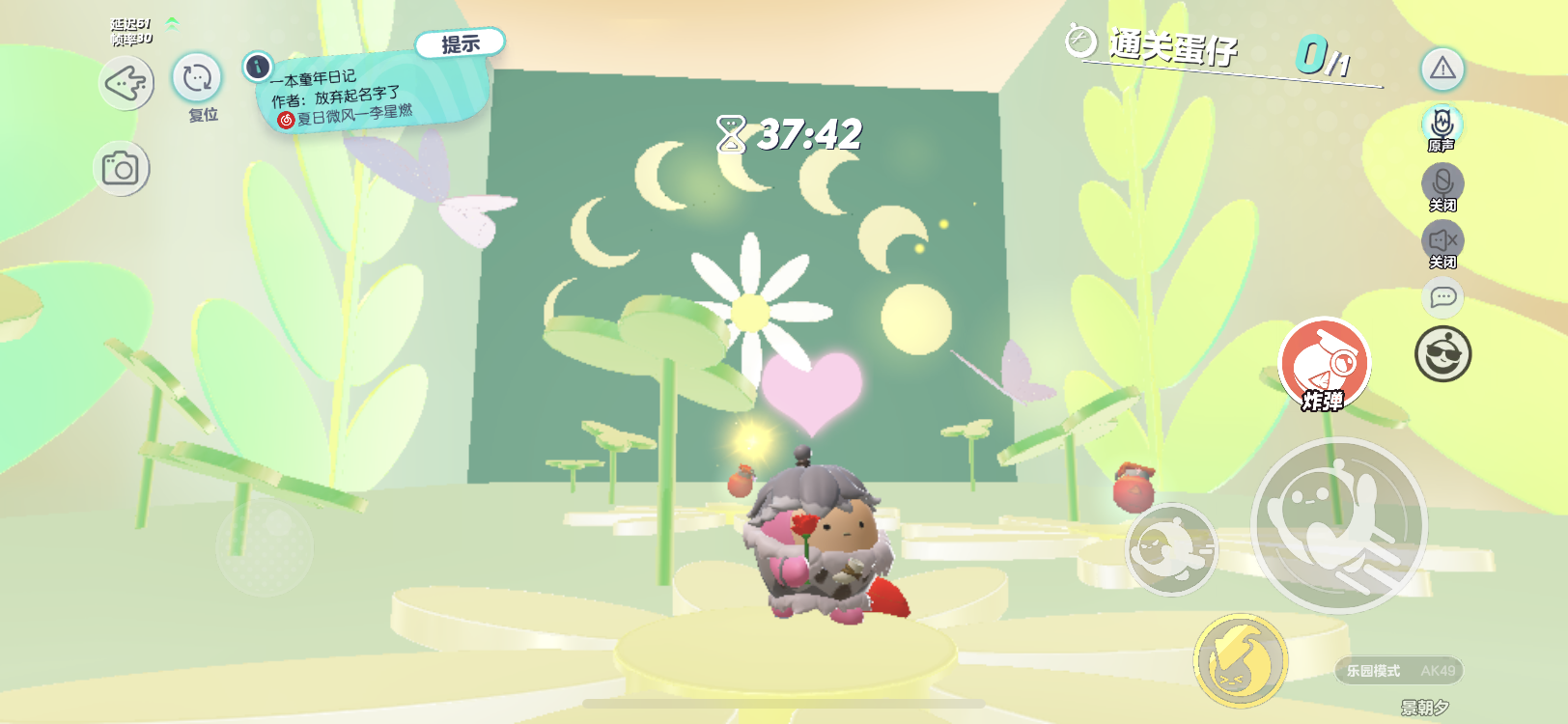Open the map info icon
Image resolution: width=1568 pixels, height=724 pixels.
coord(258,67)
